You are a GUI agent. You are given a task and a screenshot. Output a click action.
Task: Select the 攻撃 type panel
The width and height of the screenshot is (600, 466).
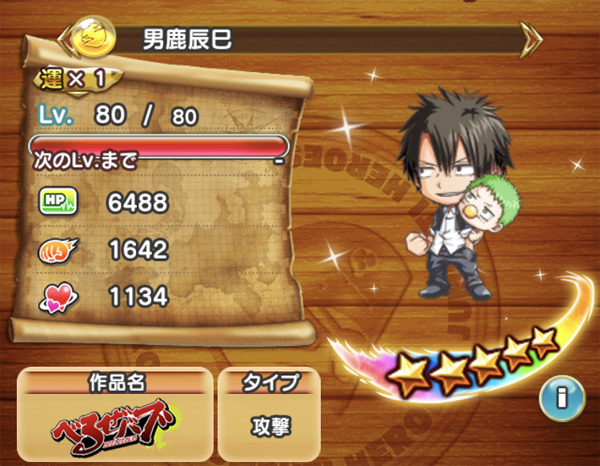pos(269,424)
